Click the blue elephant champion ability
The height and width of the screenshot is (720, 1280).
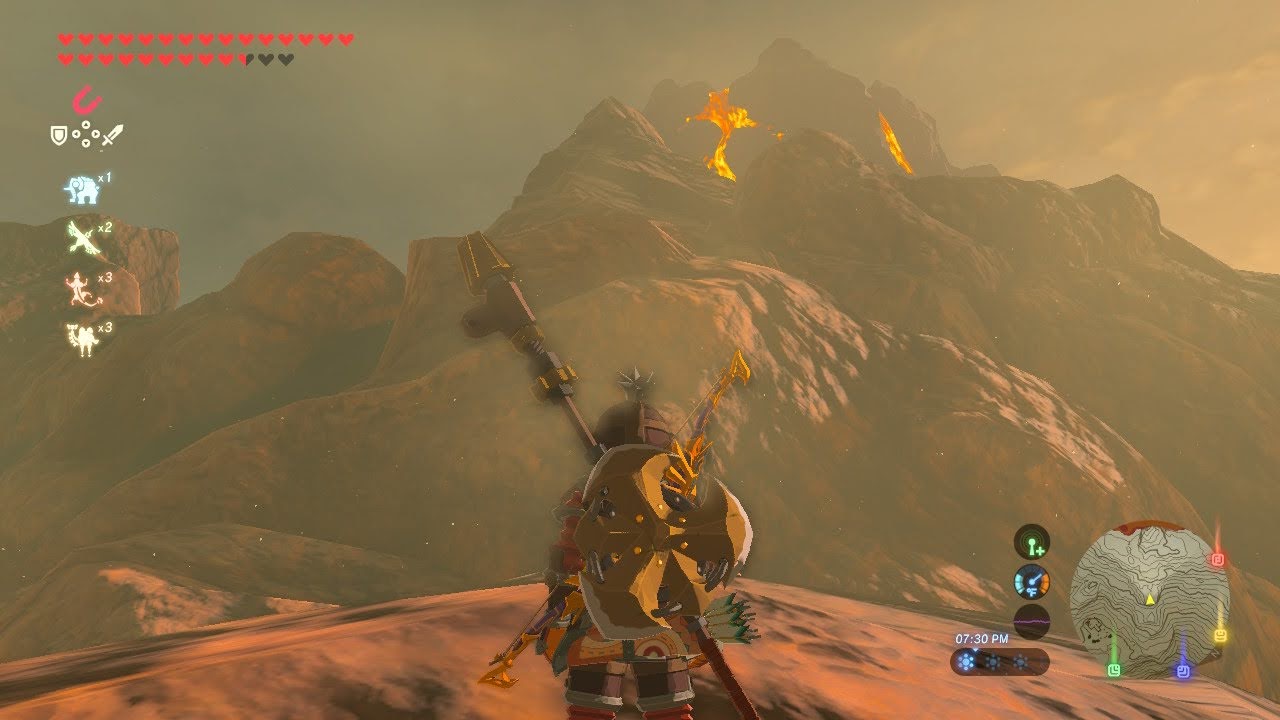(x=82, y=190)
